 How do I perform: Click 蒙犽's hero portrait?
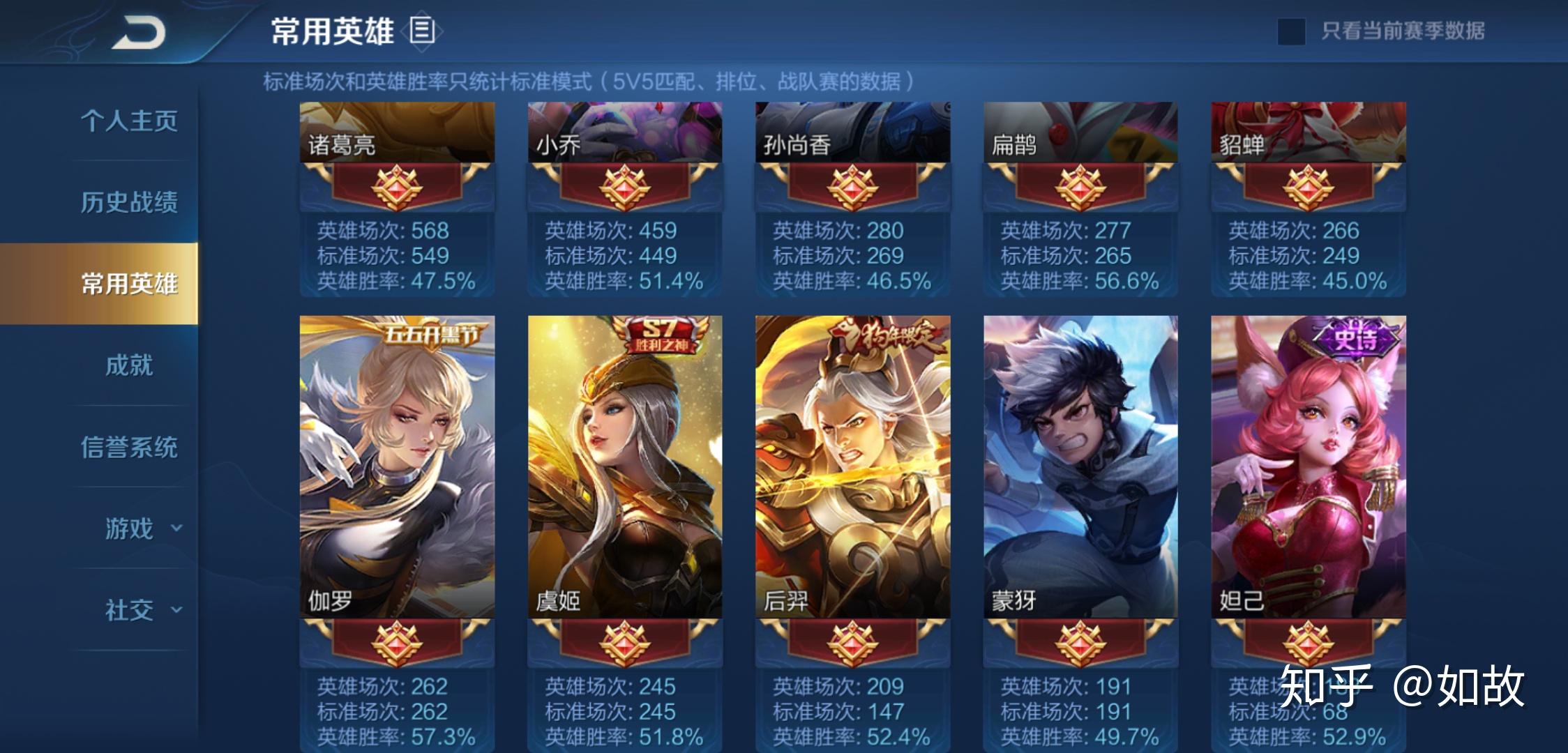pos(1078,460)
